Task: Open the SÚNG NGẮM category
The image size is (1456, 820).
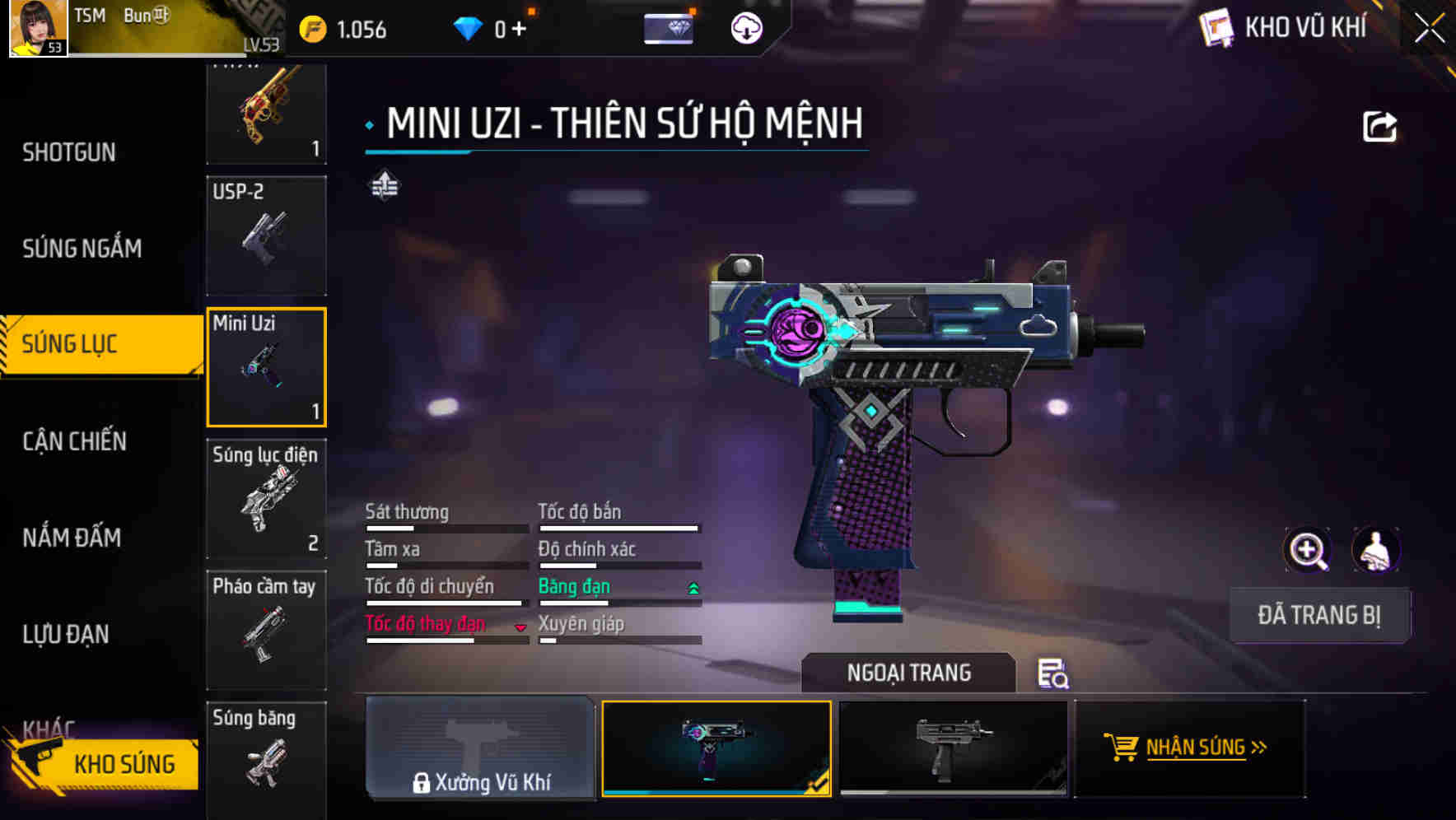Action: tap(82, 248)
